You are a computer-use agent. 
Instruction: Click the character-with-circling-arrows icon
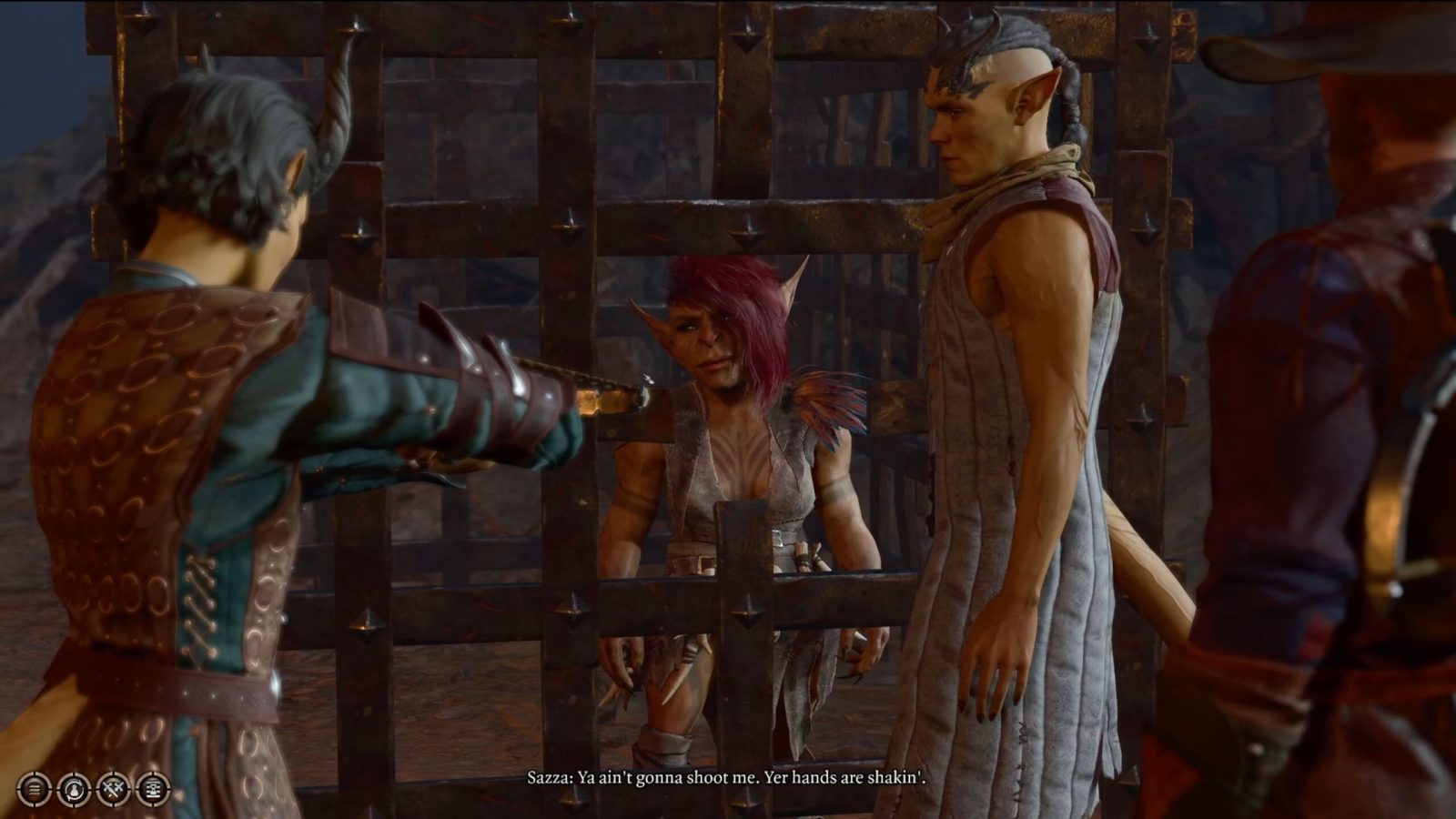[x=74, y=788]
